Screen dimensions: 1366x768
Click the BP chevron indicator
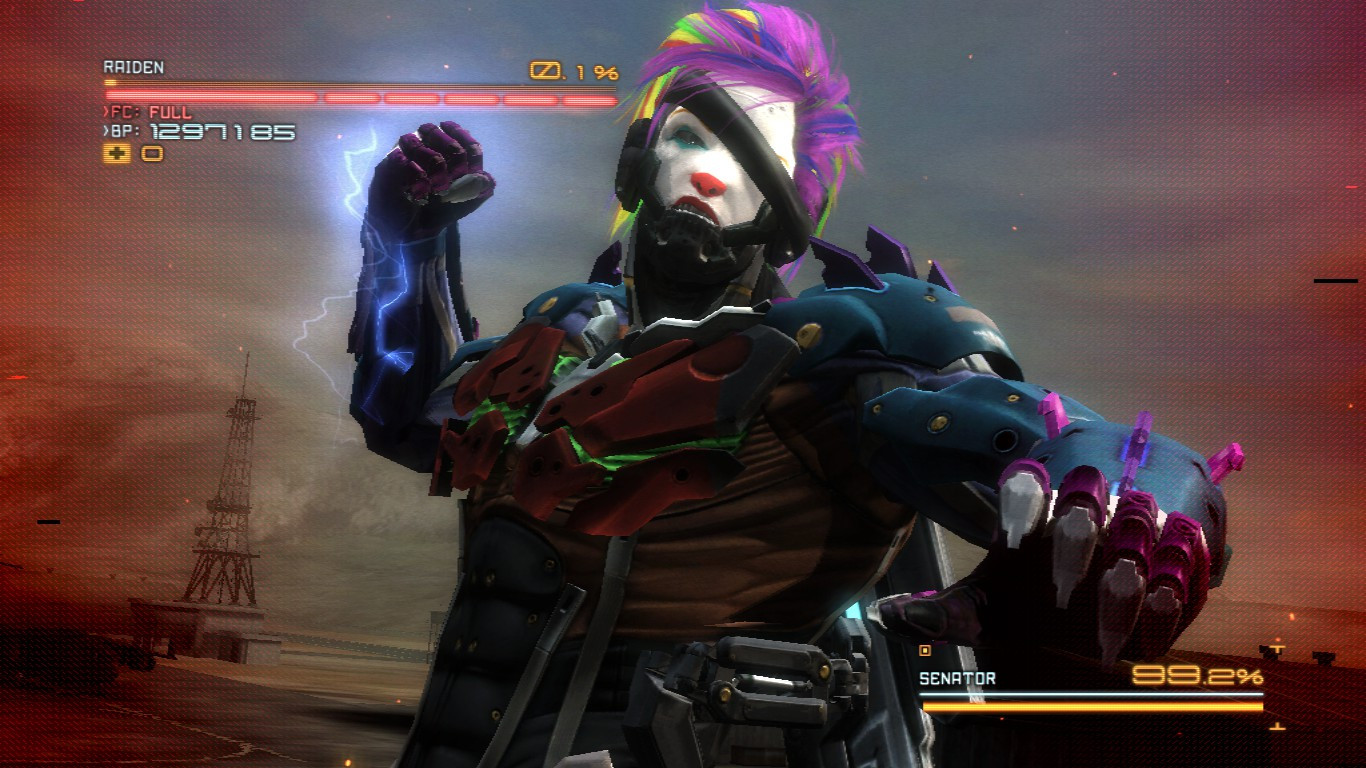coord(104,129)
